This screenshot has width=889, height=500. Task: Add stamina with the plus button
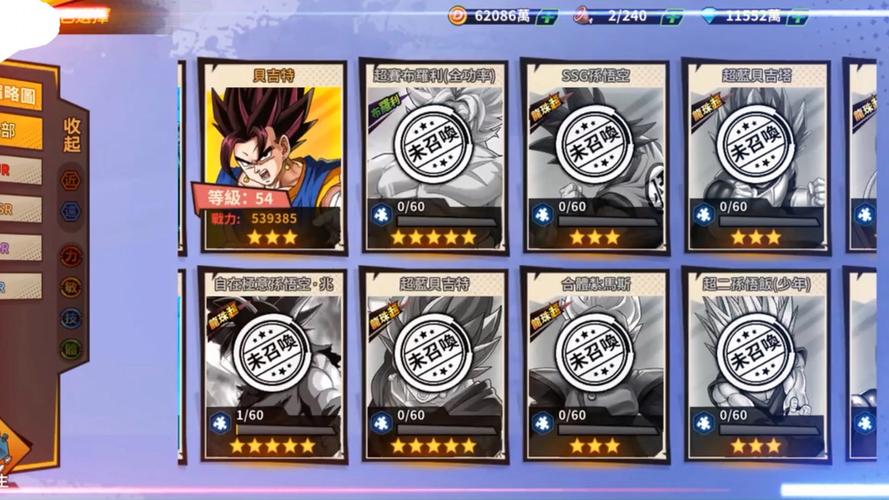(673, 16)
